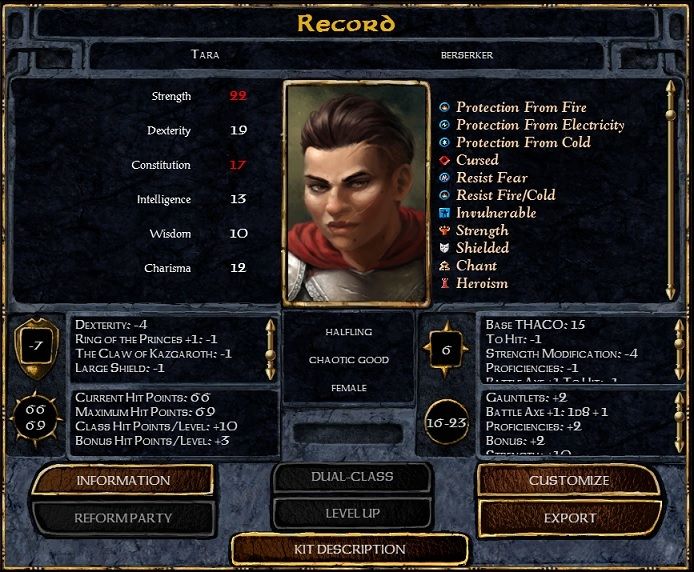Select the Dual-Class button

point(352,477)
